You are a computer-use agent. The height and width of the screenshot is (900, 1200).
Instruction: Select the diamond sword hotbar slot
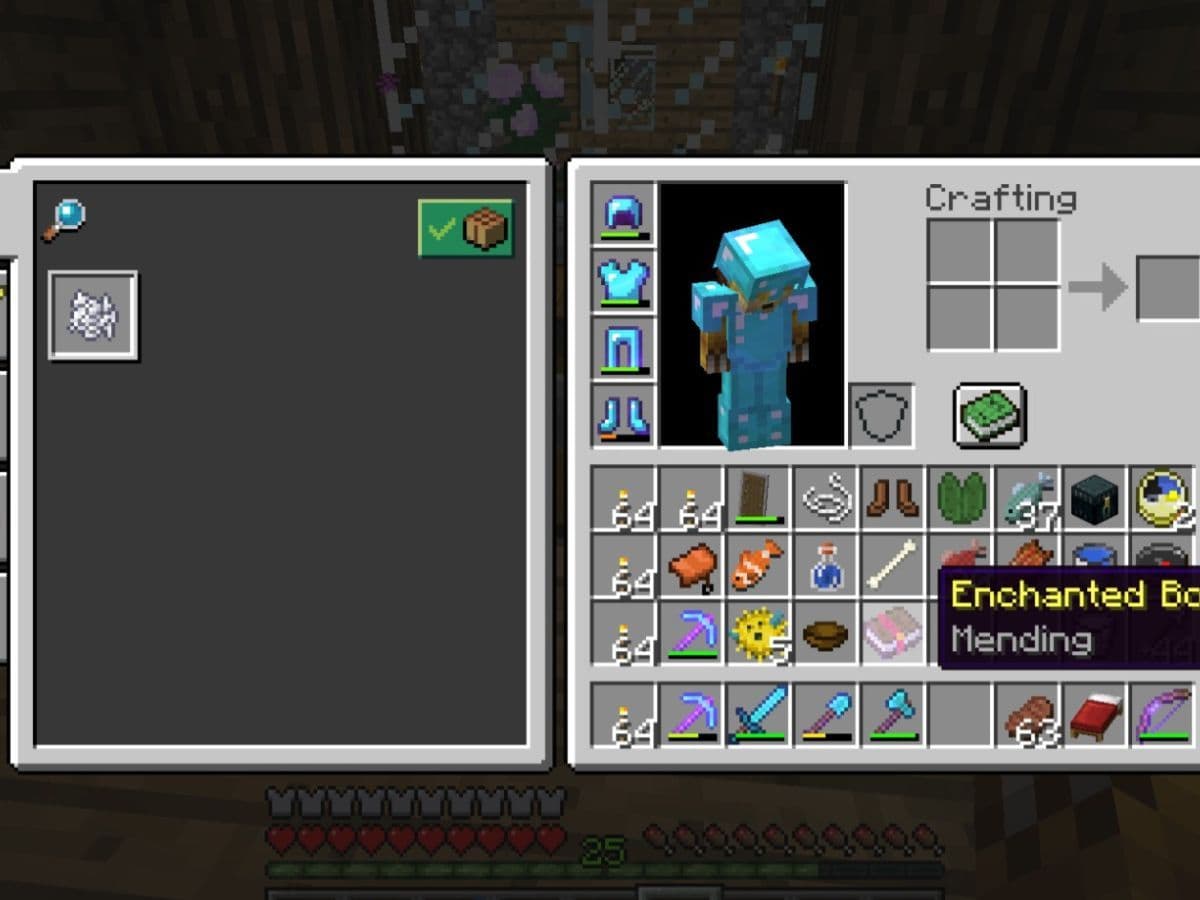(x=759, y=715)
